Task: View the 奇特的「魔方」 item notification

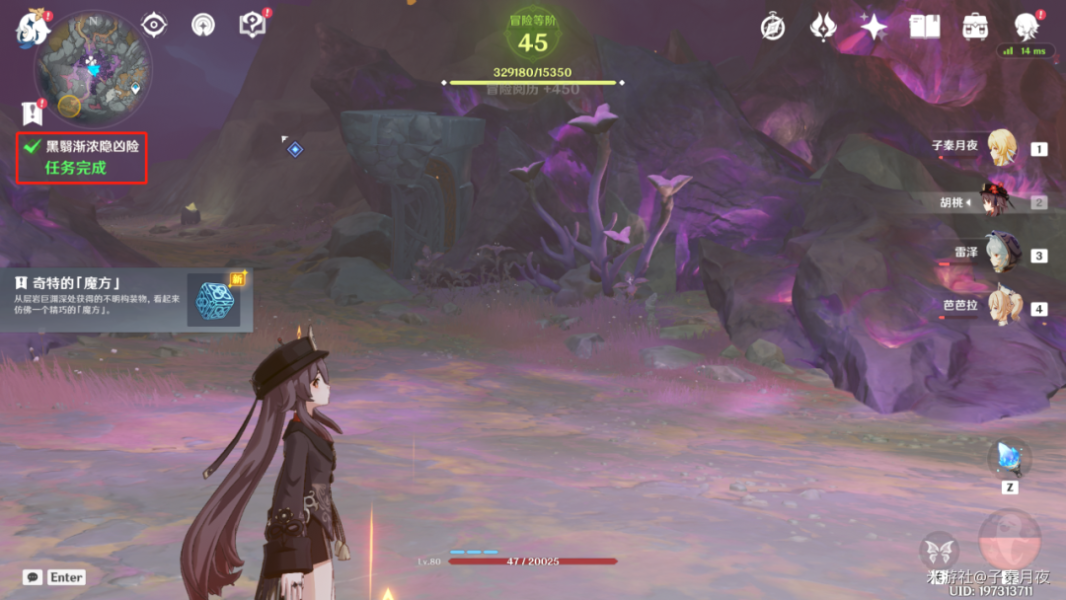Action: click(x=125, y=299)
